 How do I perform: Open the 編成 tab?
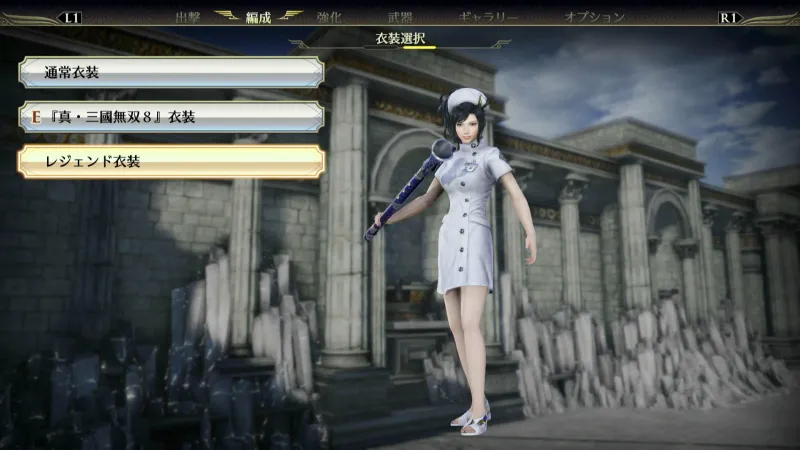tap(258, 17)
